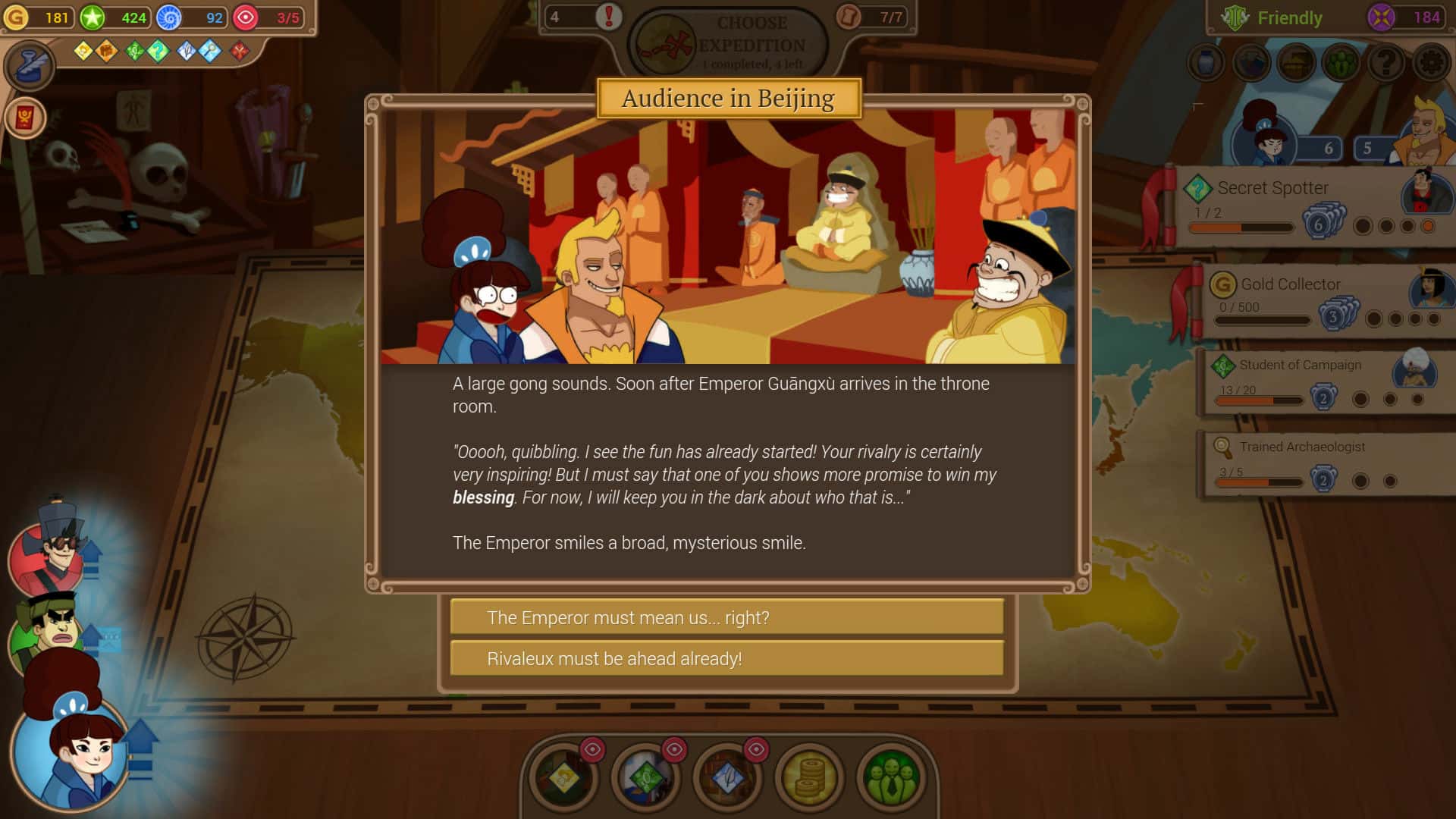
Task: Choose "The Emperor must mean us... right?"
Action: [726, 617]
